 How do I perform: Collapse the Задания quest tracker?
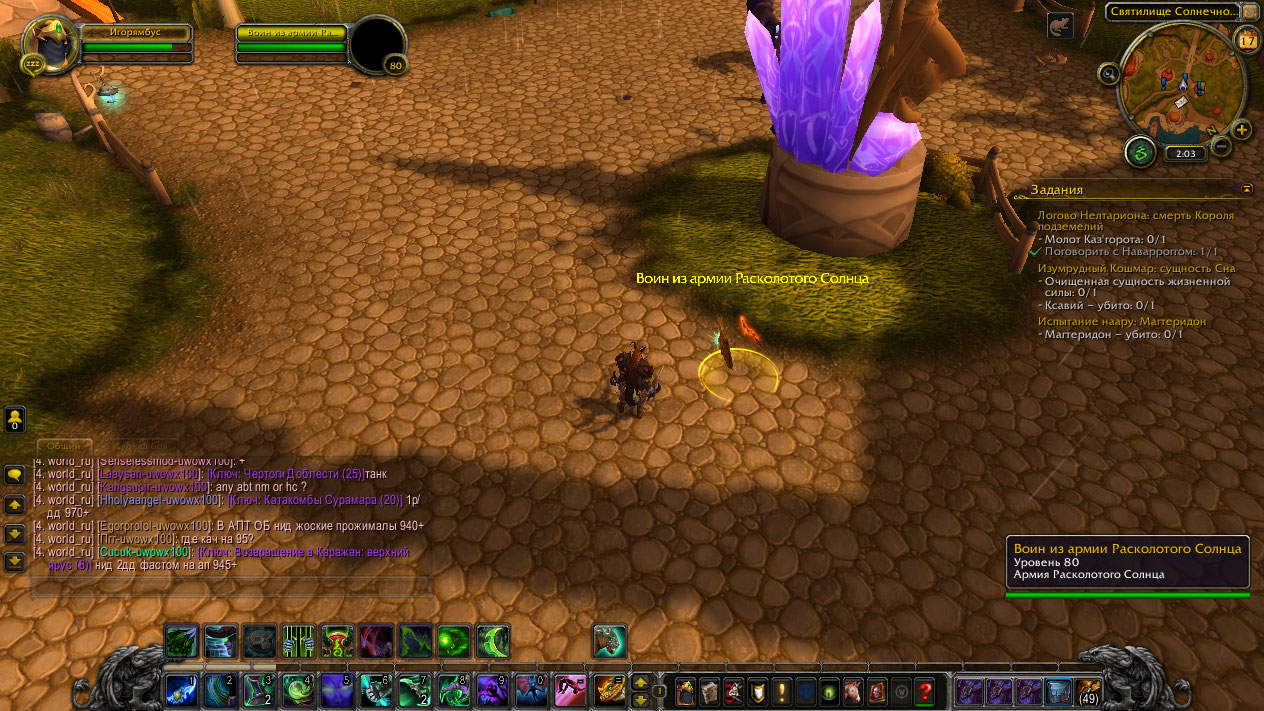(x=1246, y=188)
